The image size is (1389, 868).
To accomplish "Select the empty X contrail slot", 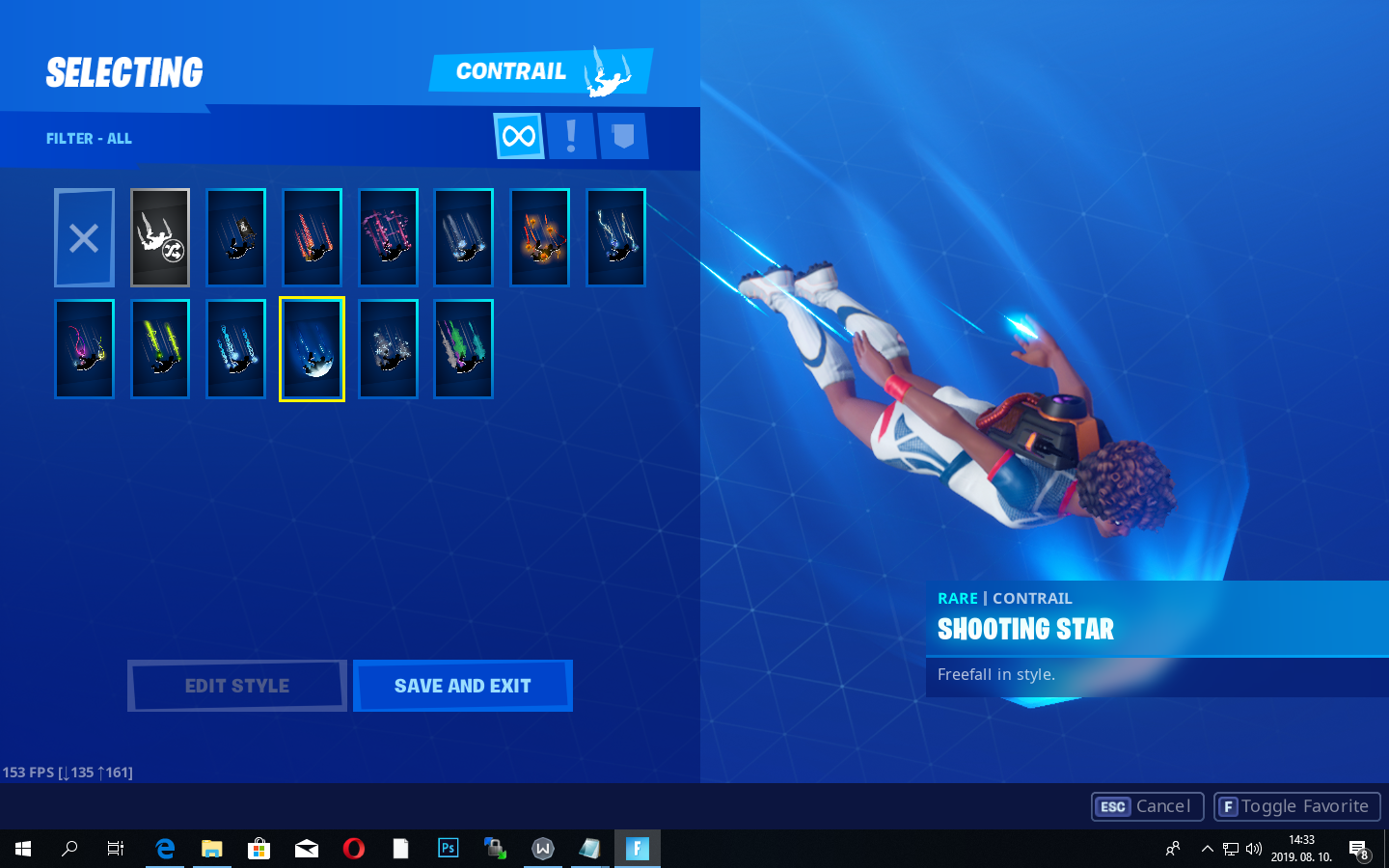I will point(84,237).
